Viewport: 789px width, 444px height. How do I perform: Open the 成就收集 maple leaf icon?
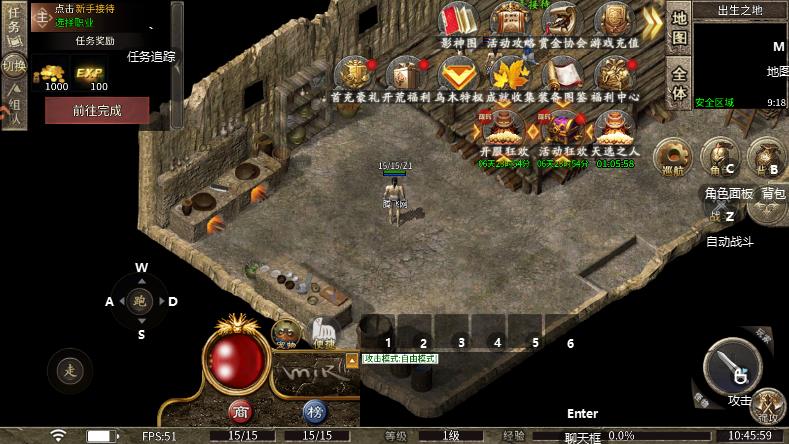point(510,75)
